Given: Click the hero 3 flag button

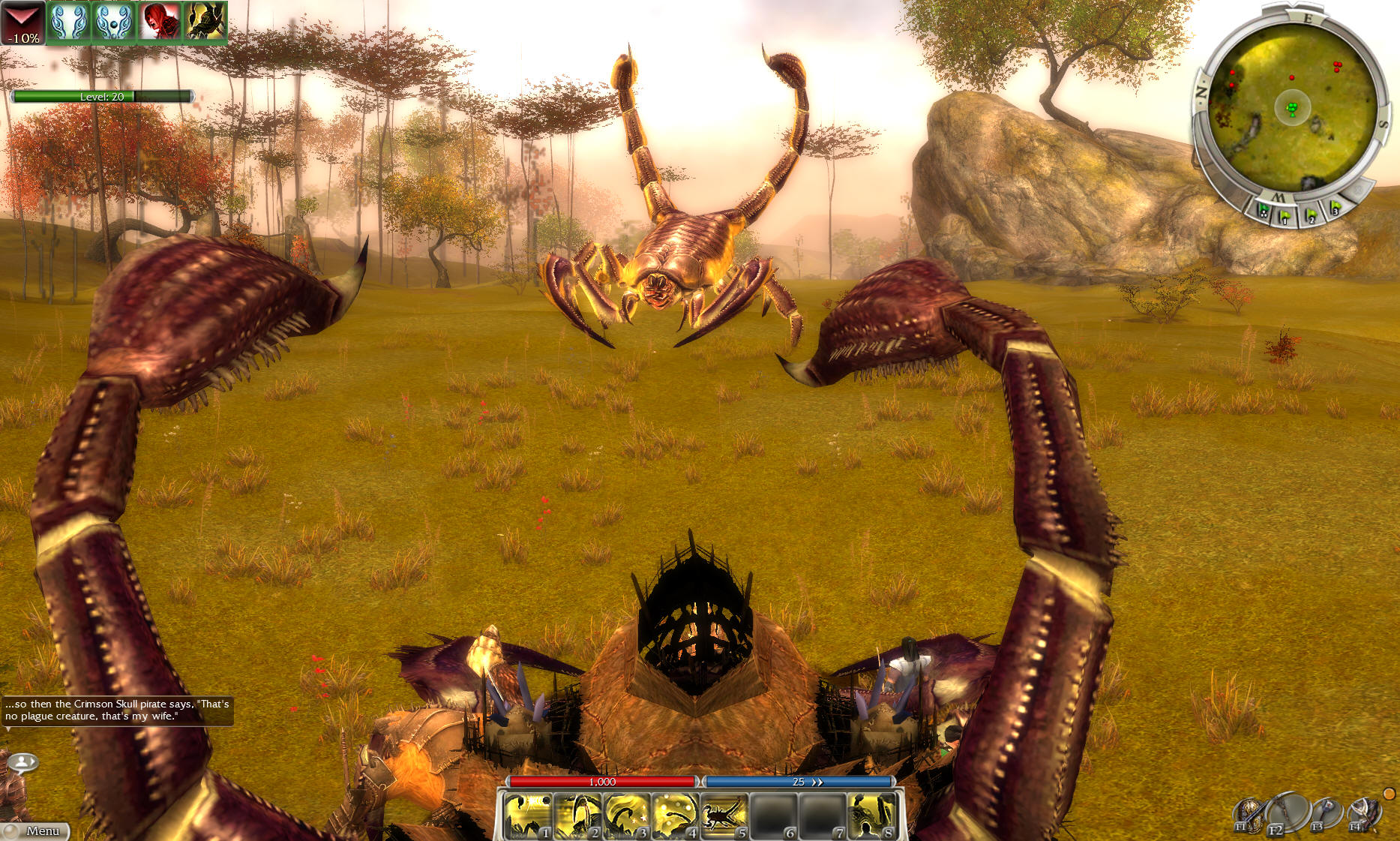Looking at the screenshot, I should click(1335, 208).
